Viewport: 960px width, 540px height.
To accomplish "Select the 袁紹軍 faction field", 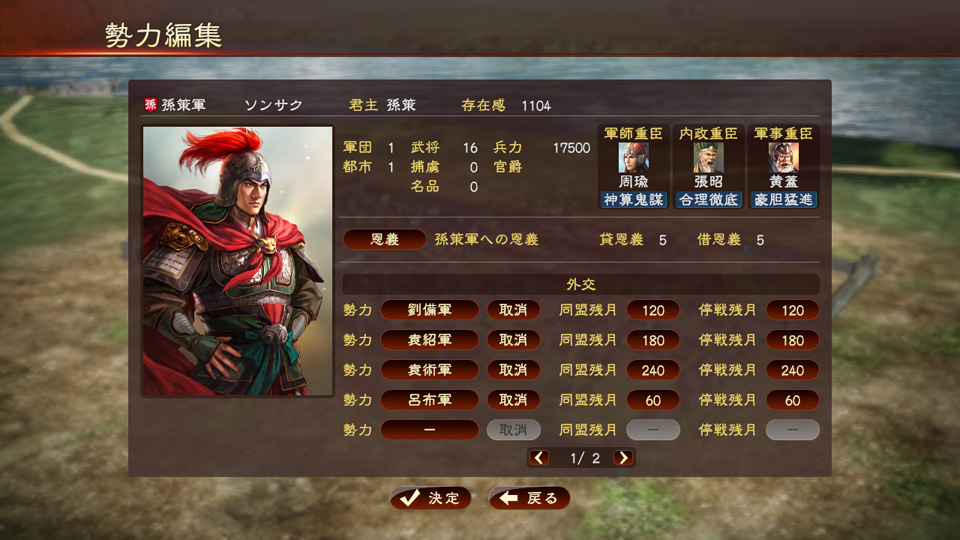I will (x=430, y=340).
